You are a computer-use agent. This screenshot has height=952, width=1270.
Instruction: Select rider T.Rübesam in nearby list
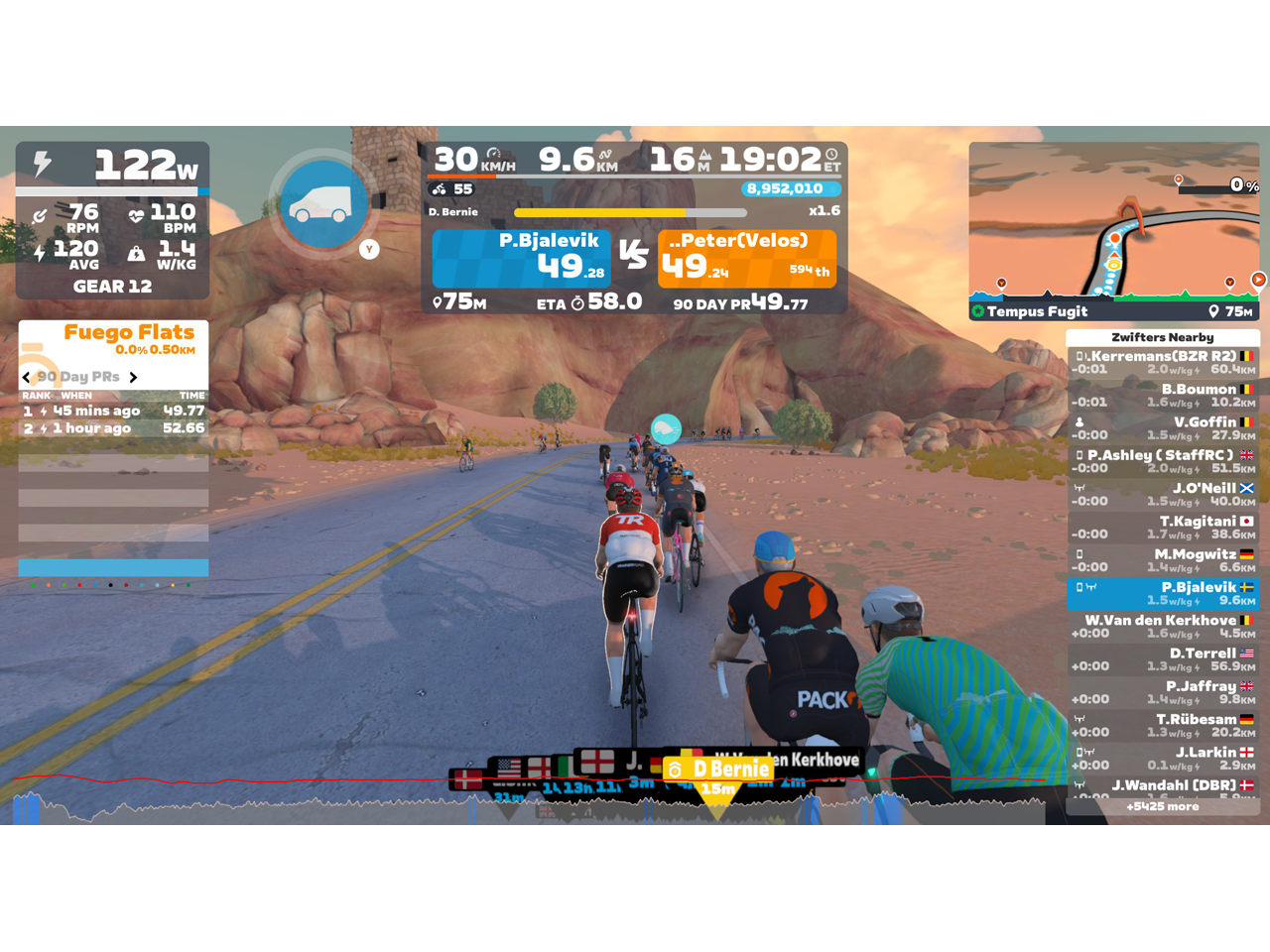[1162, 725]
